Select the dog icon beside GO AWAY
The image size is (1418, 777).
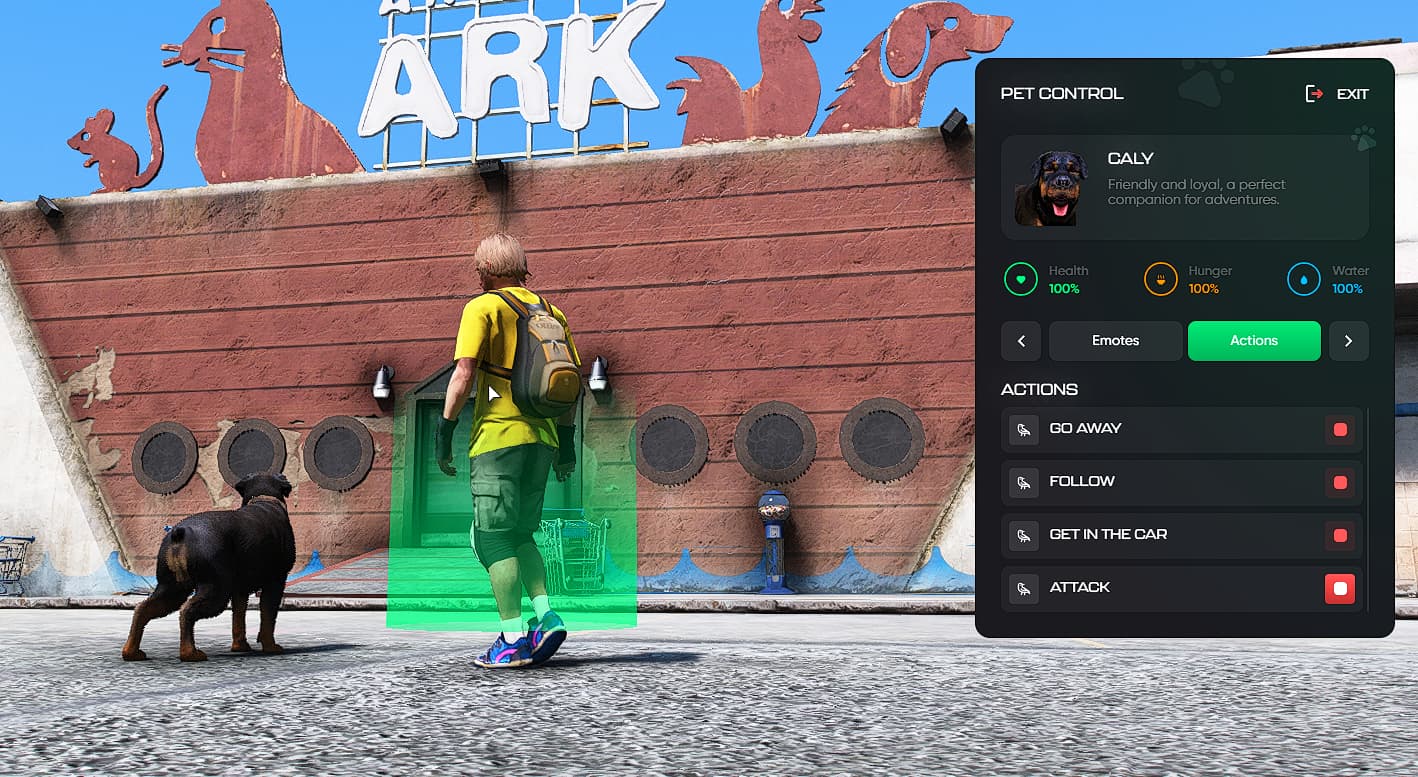1023,430
